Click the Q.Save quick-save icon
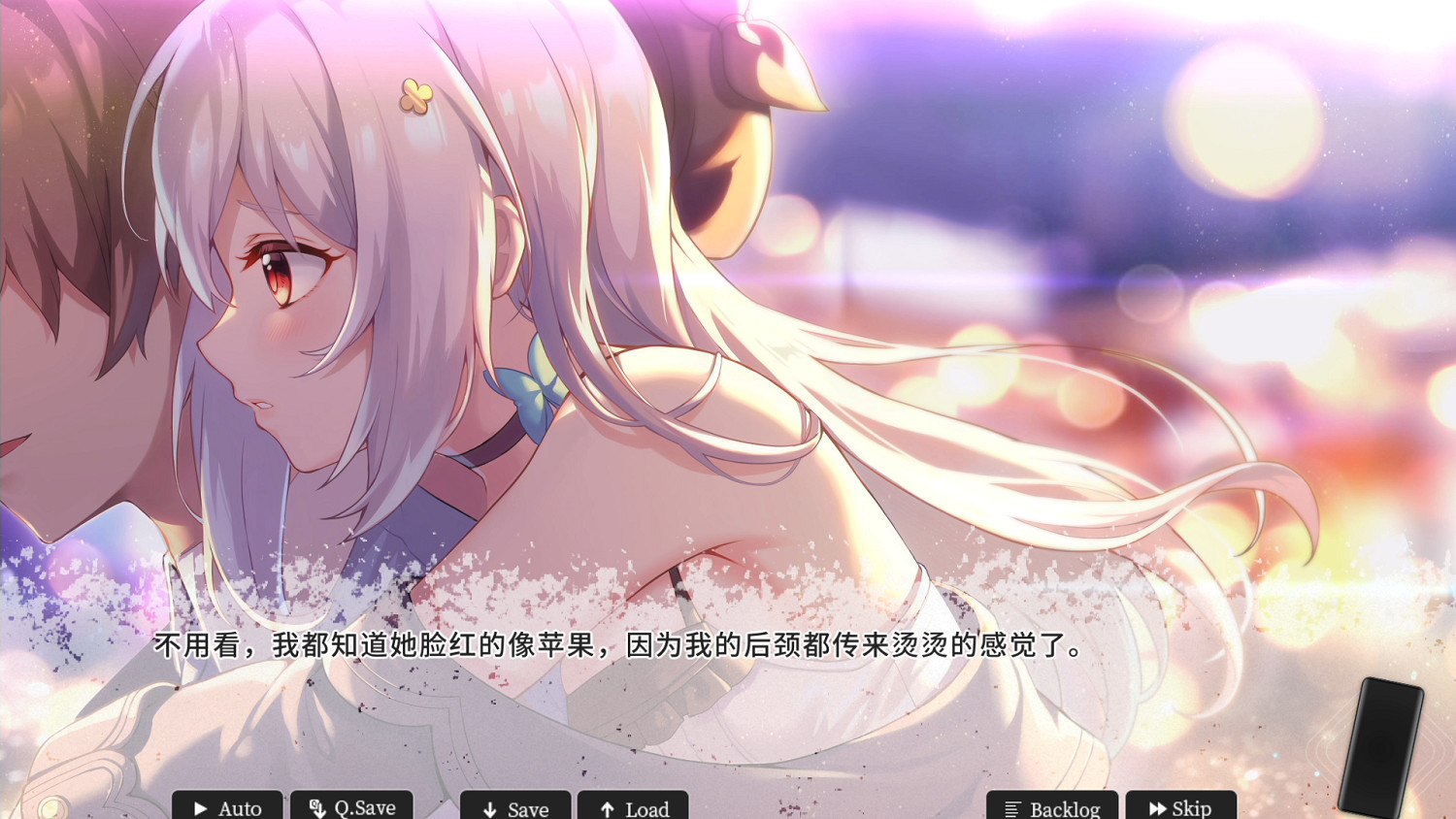The width and height of the screenshot is (1456, 819). 315,808
